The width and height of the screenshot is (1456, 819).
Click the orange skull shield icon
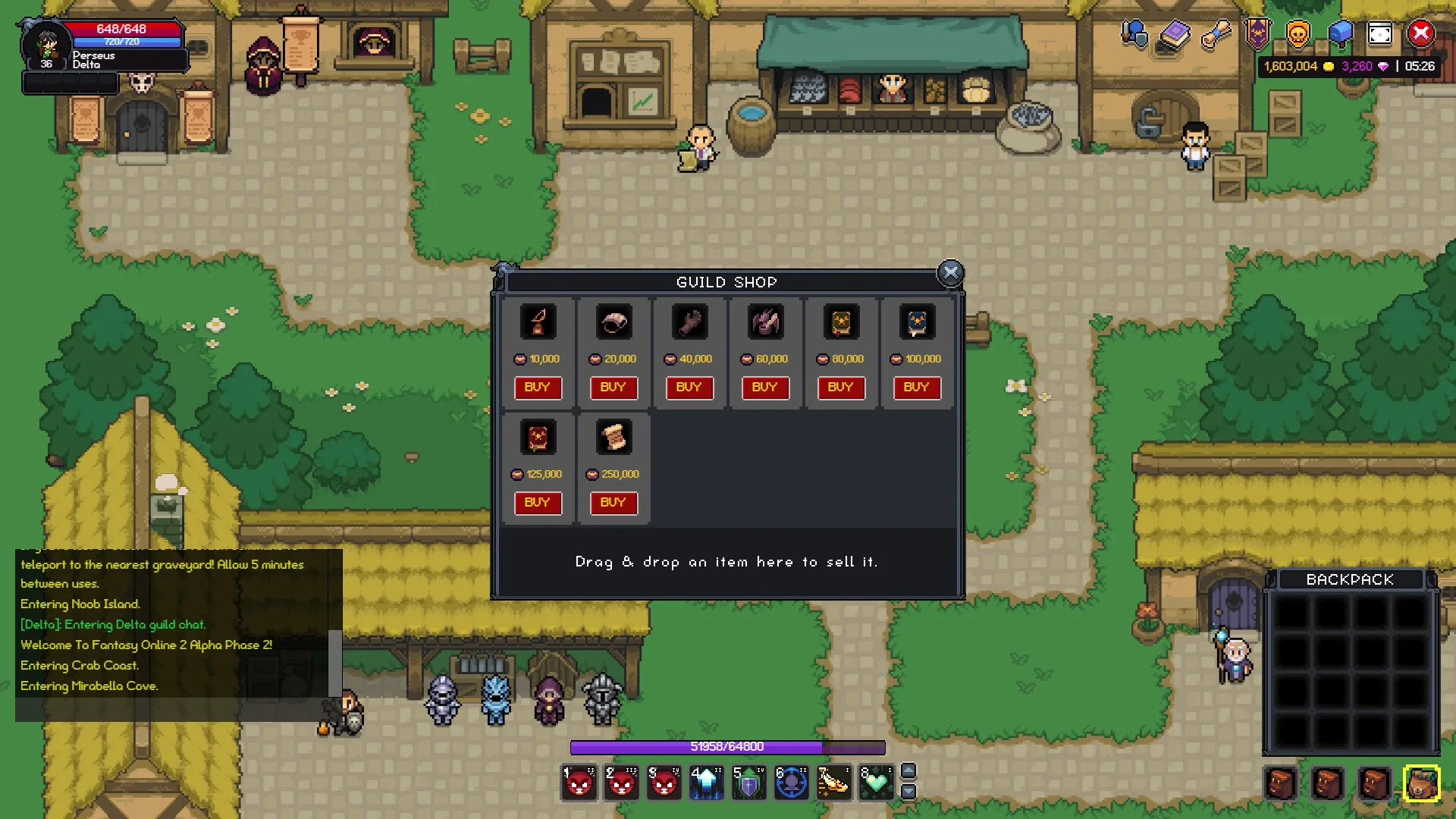(1298, 34)
